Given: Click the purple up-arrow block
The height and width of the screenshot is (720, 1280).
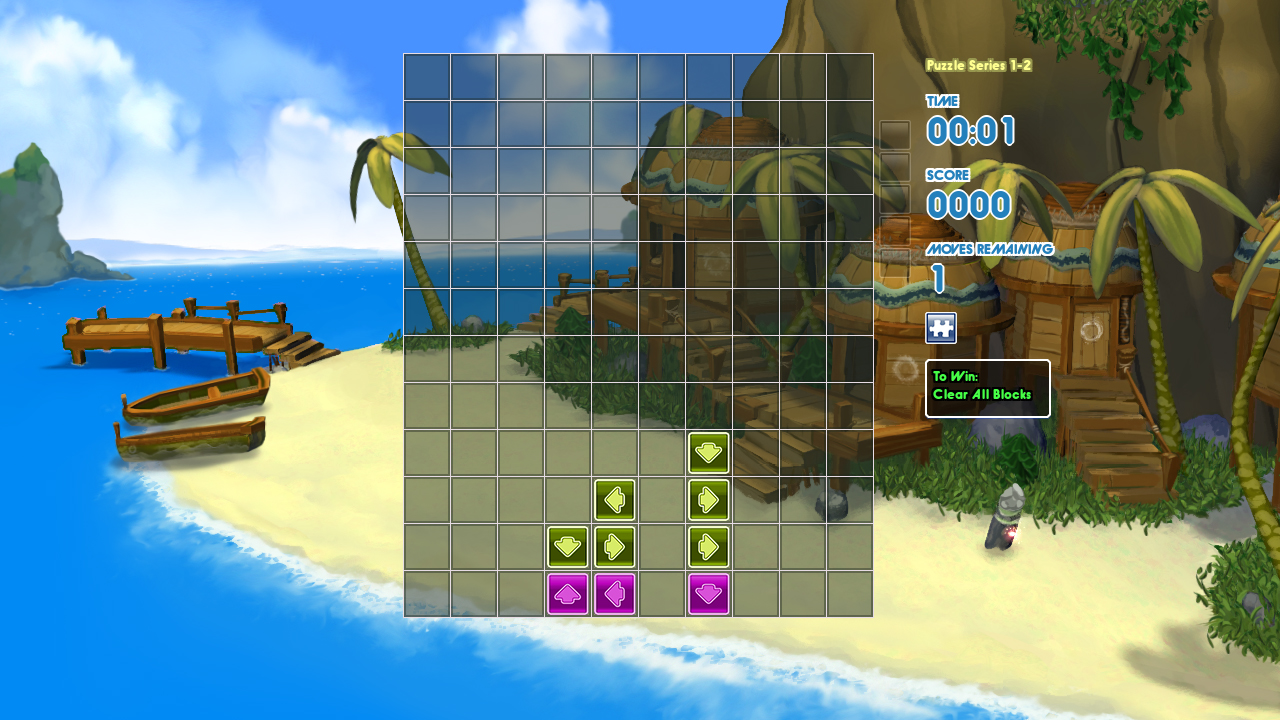Looking at the screenshot, I should coord(568,593).
